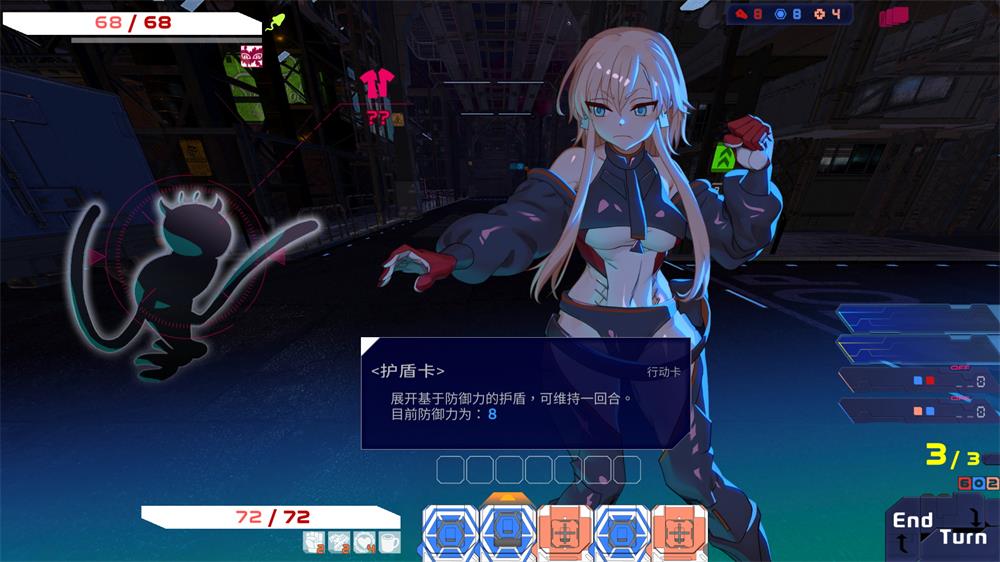End the current turn

[x=940, y=528]
